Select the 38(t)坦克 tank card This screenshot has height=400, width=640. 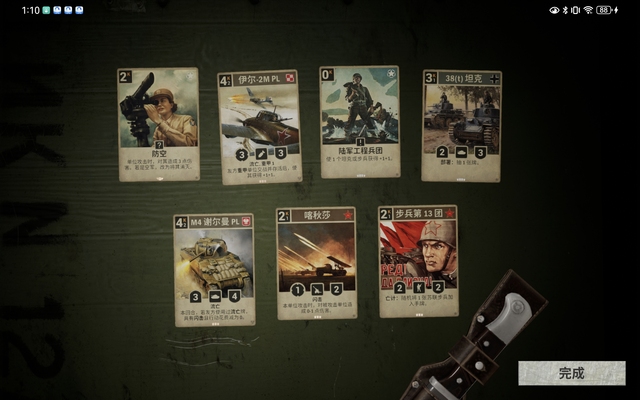click(461, 125)
